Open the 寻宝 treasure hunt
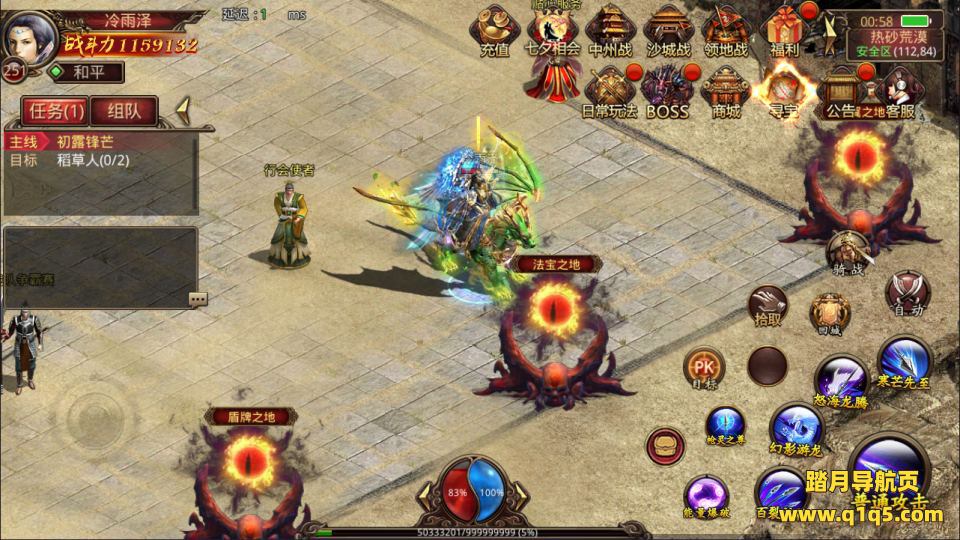Viewport: 960px width, 540px height. coord(783,90)
